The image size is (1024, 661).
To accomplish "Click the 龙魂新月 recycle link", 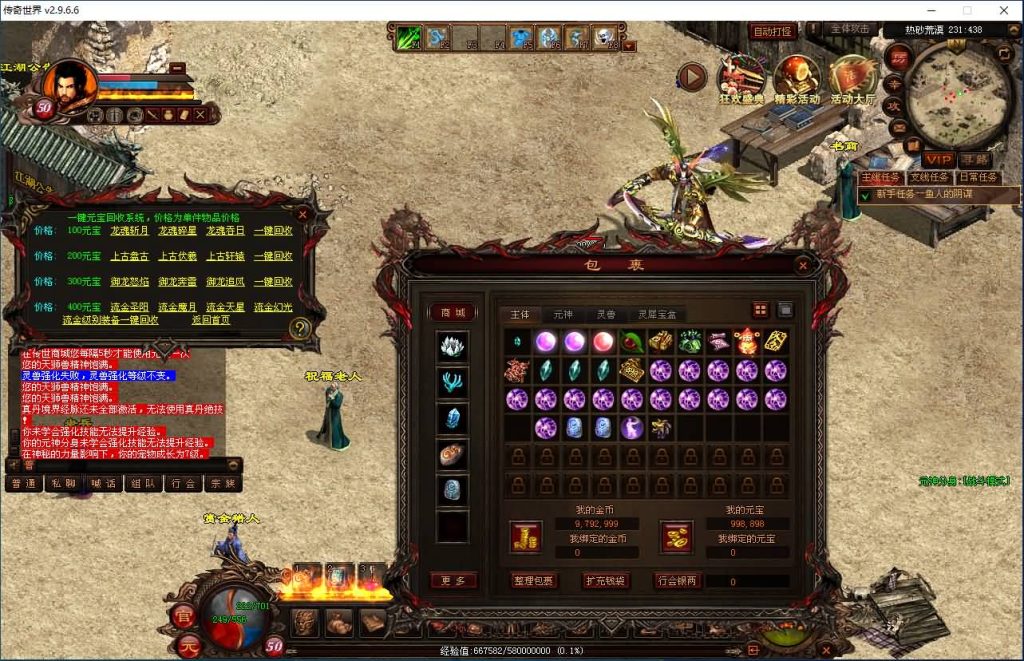I will 127,230.
